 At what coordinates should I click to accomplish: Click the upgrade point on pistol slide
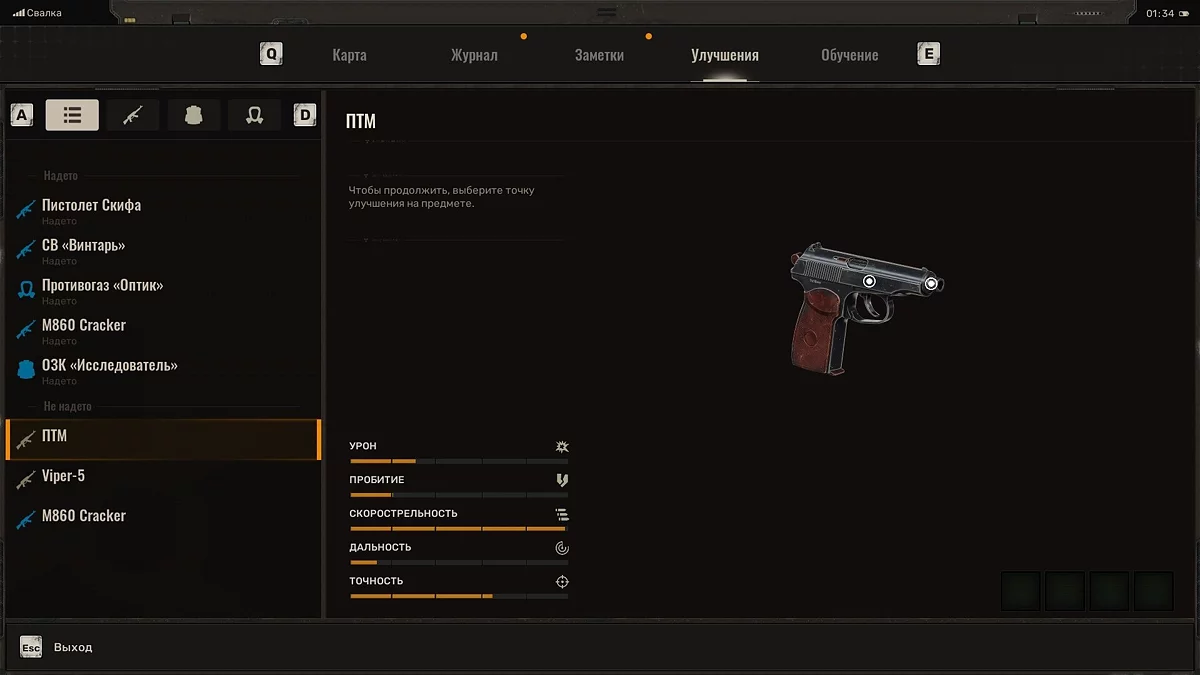(x=869, y=282)
